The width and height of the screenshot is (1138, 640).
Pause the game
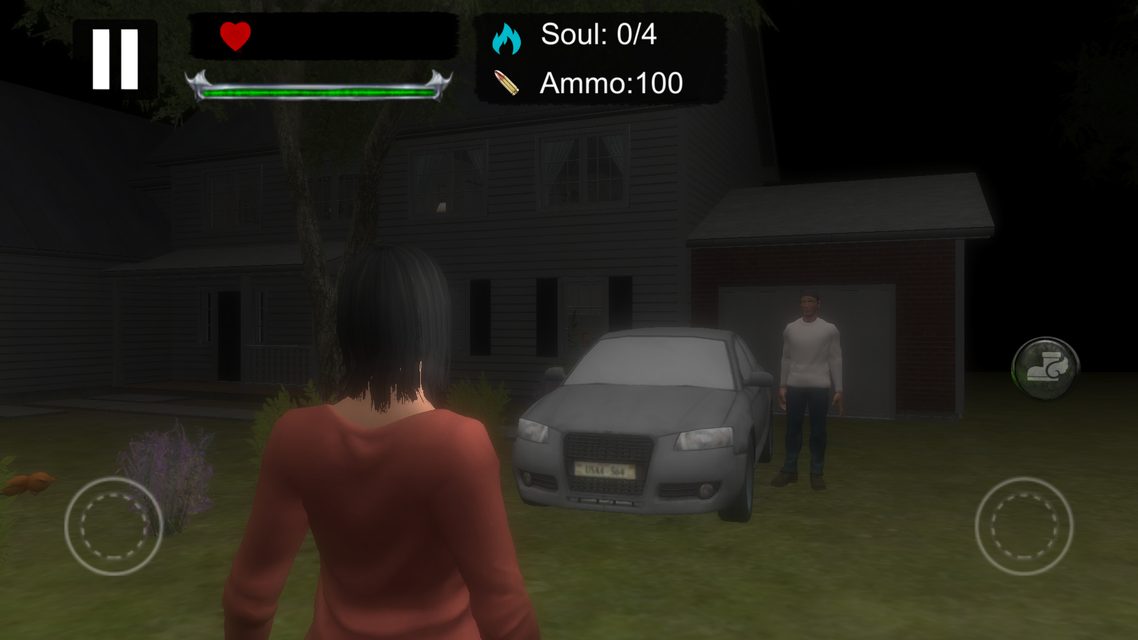[115, 59]
